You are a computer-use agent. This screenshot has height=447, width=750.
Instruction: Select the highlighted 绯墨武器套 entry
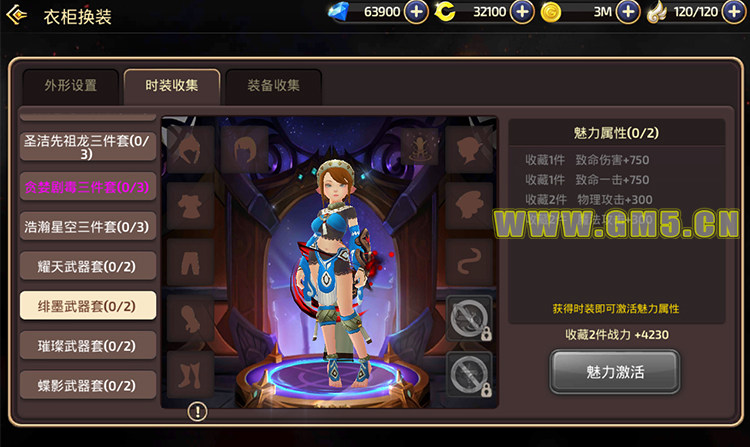87,306
